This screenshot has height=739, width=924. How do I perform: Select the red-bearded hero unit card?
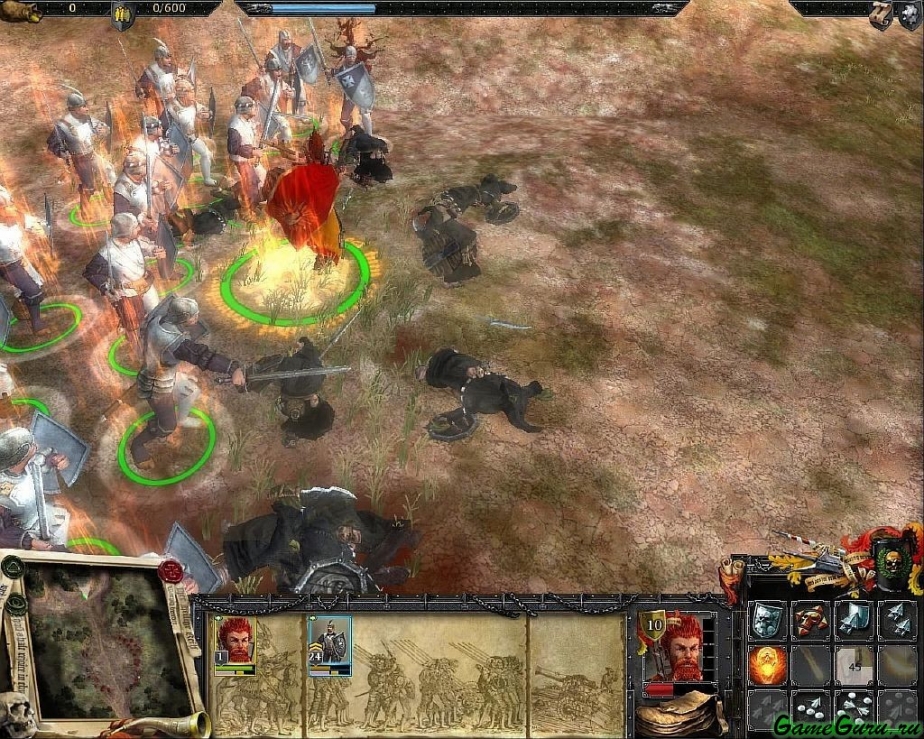coord(234,645)
